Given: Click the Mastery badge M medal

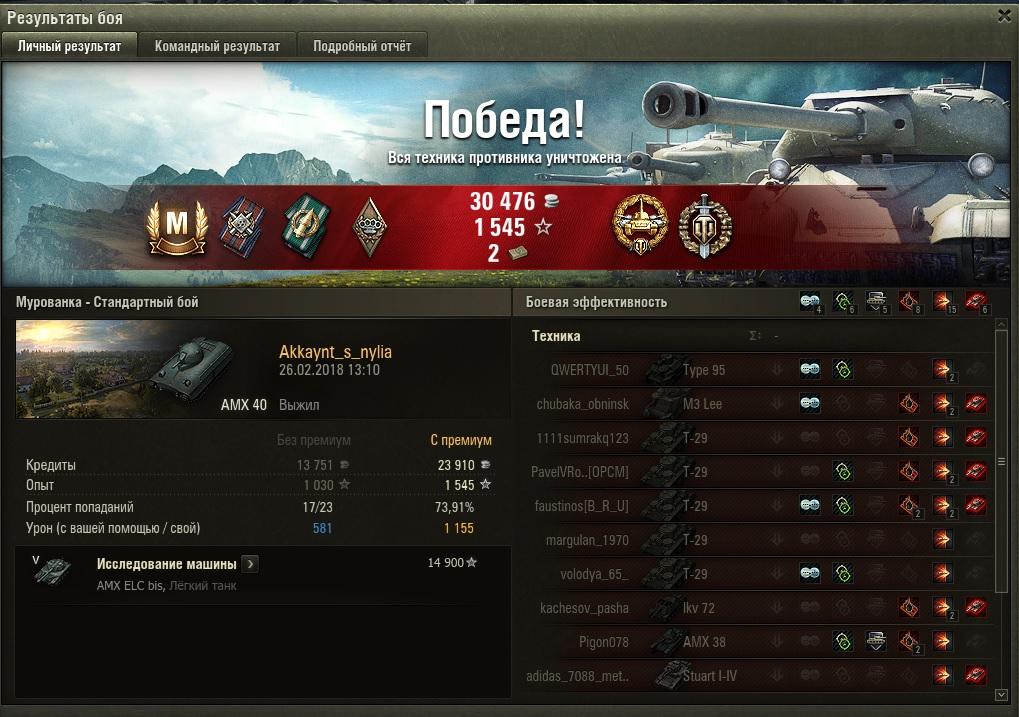Looking at the screenshot, I should [x=175, y=224].
